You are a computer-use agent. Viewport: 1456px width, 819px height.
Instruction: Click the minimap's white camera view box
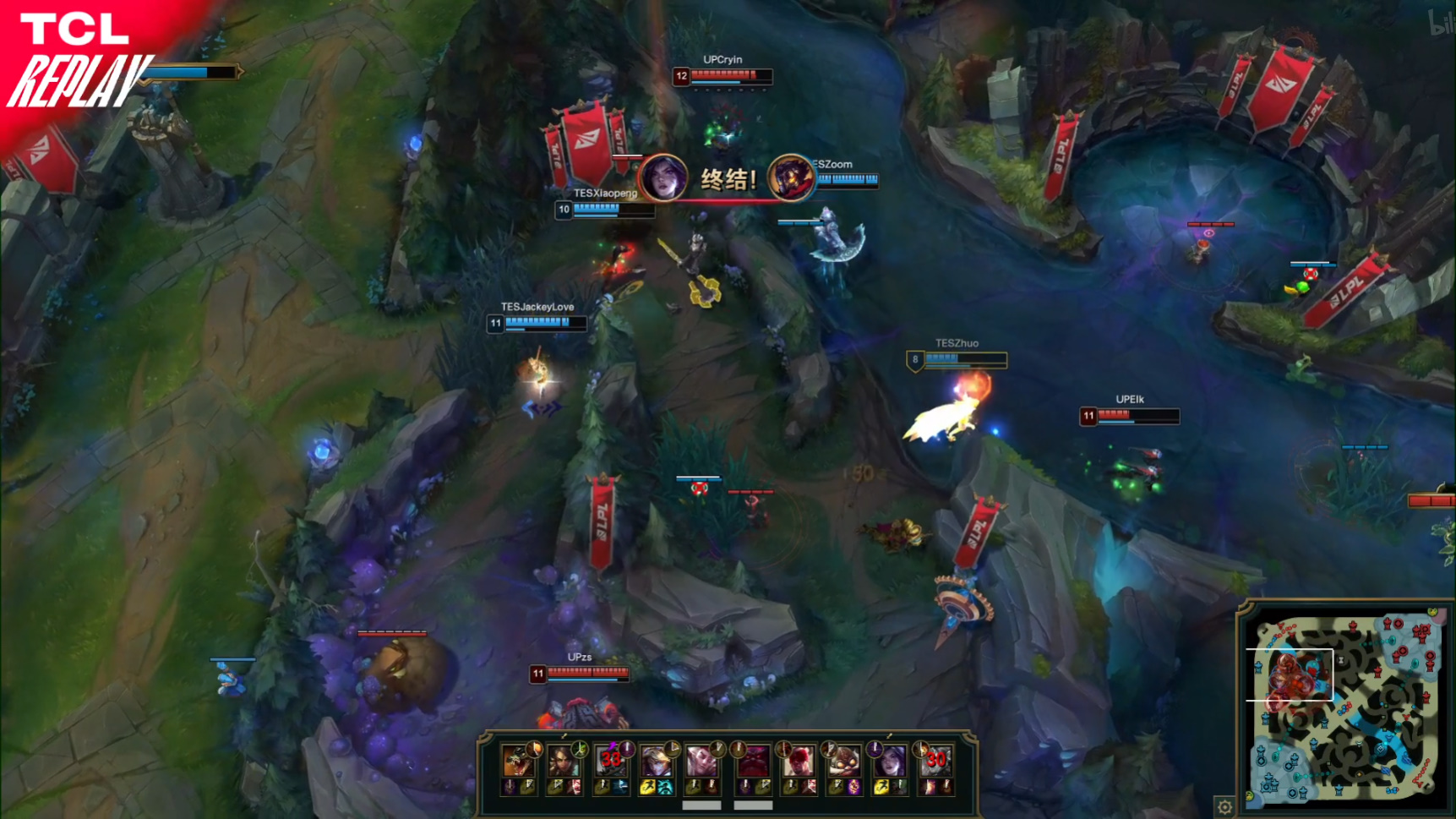pos(1290,675)
